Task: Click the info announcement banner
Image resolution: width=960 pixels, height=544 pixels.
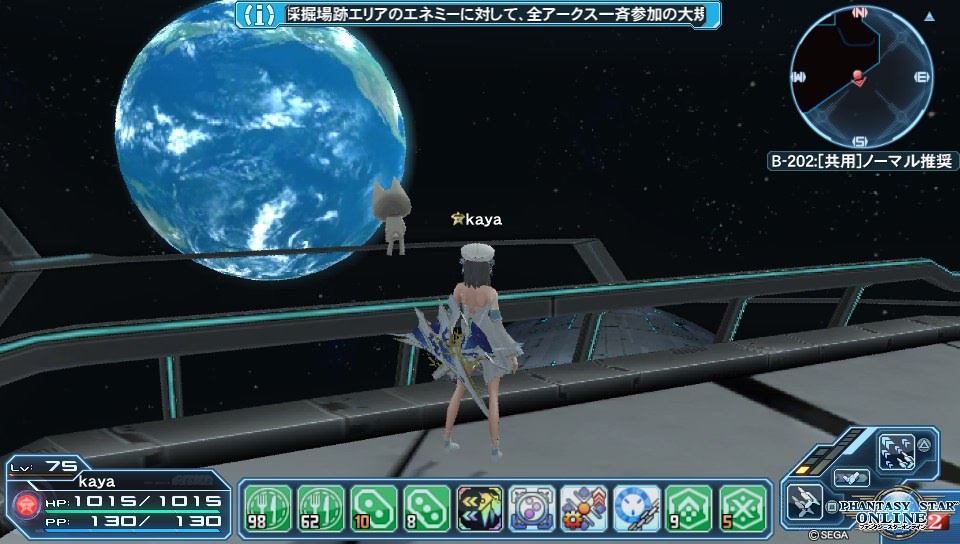Action: [478, 15]
